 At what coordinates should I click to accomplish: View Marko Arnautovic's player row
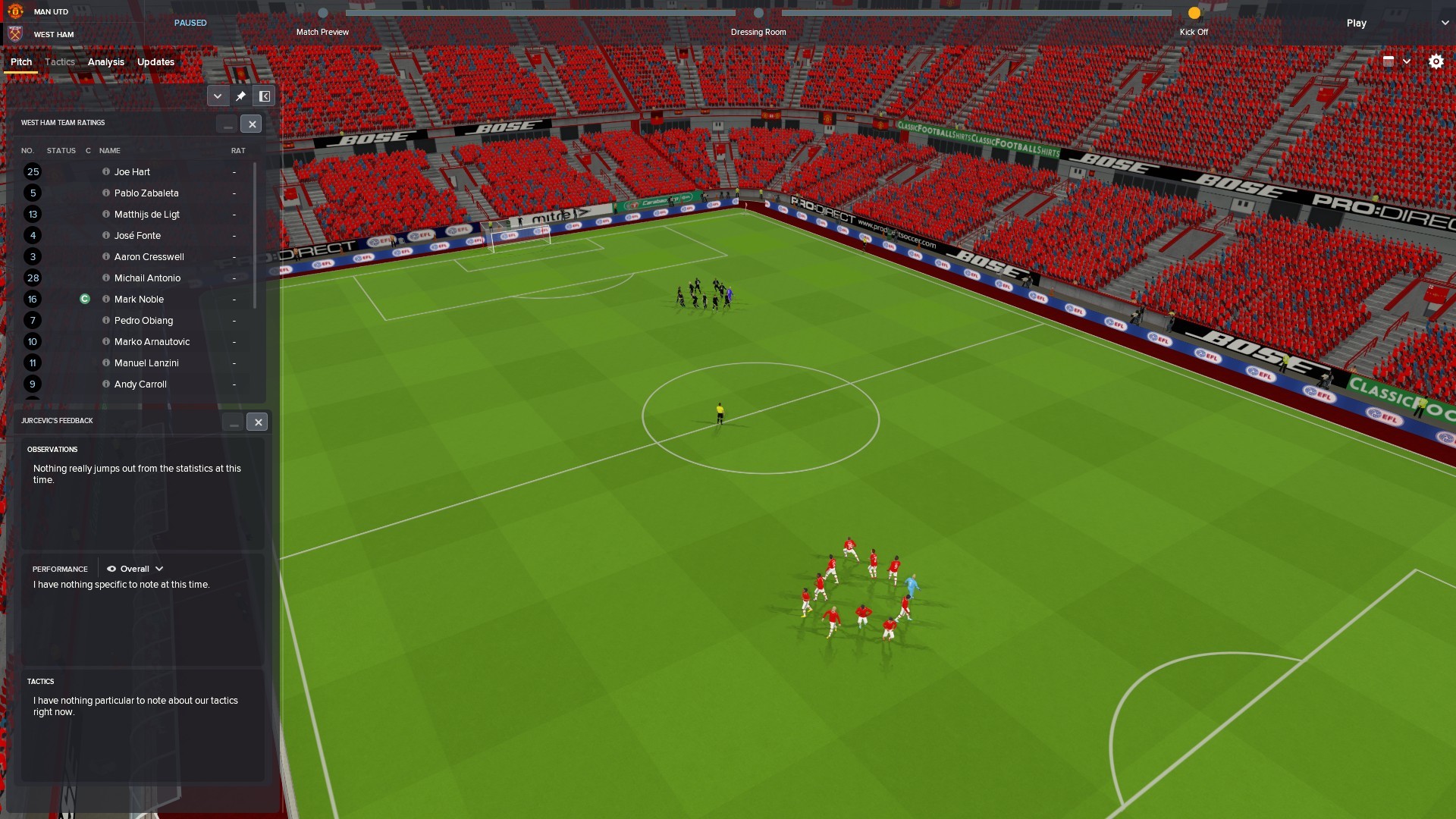tap(152, 342)
